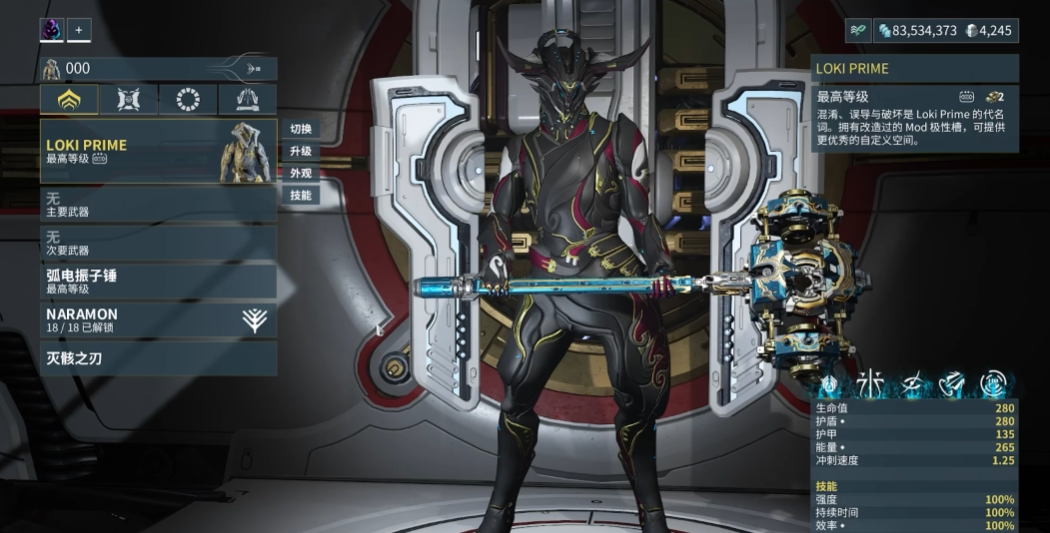Open the gear wheel ring tab
The height and width of the screenshot is (533, 1050).
tap(188, 99)
